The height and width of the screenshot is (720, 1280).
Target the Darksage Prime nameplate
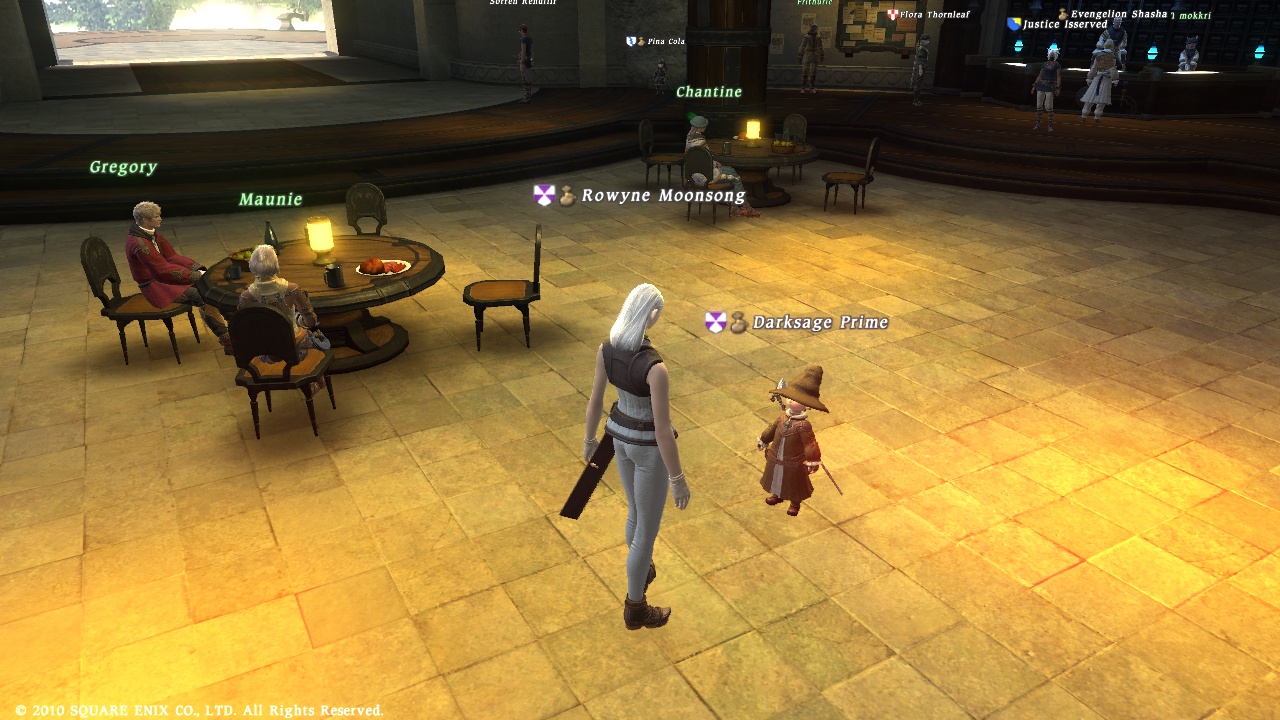coord(819,322)
